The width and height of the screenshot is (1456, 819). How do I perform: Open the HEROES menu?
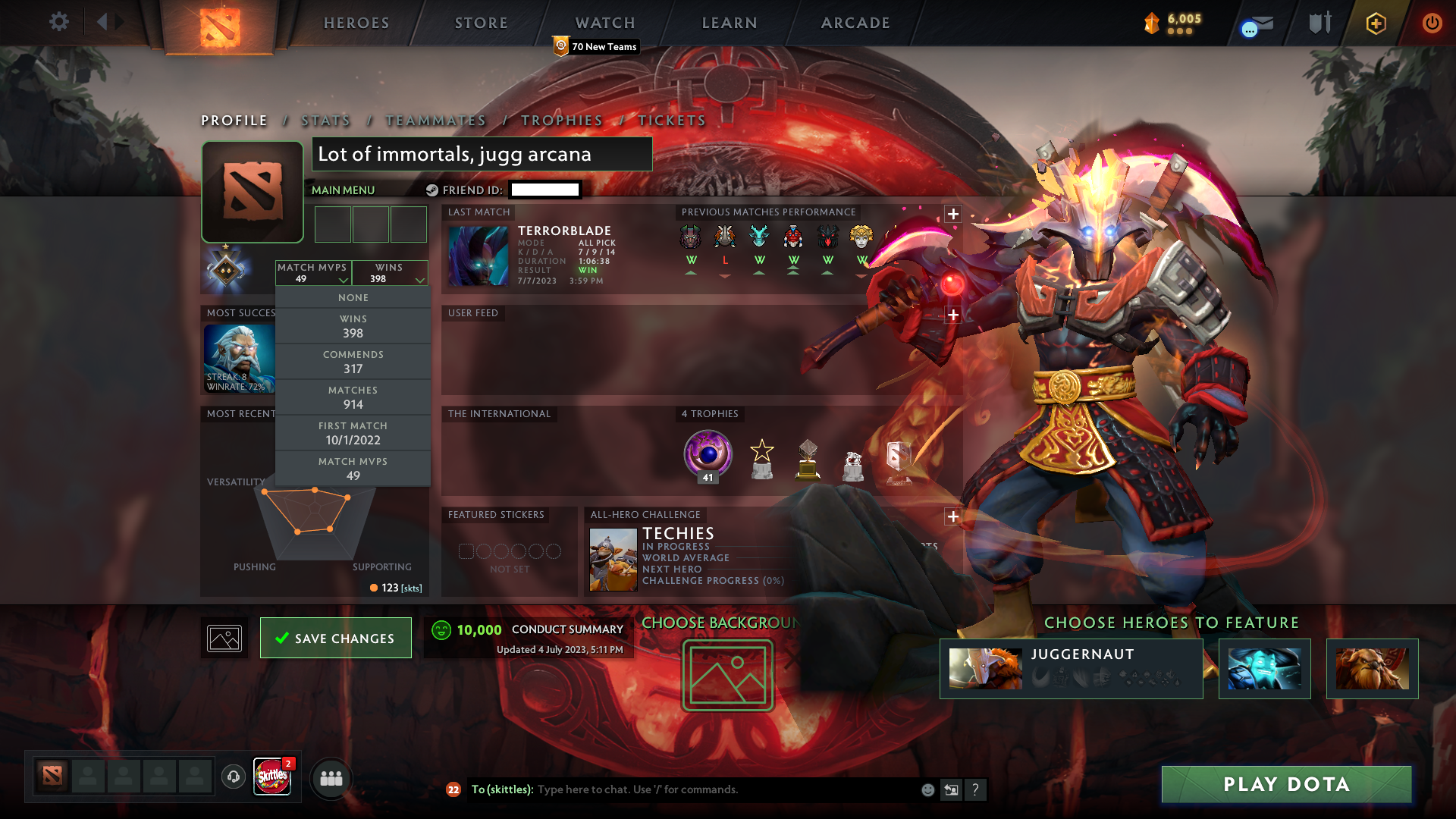[x=356, y=23]
